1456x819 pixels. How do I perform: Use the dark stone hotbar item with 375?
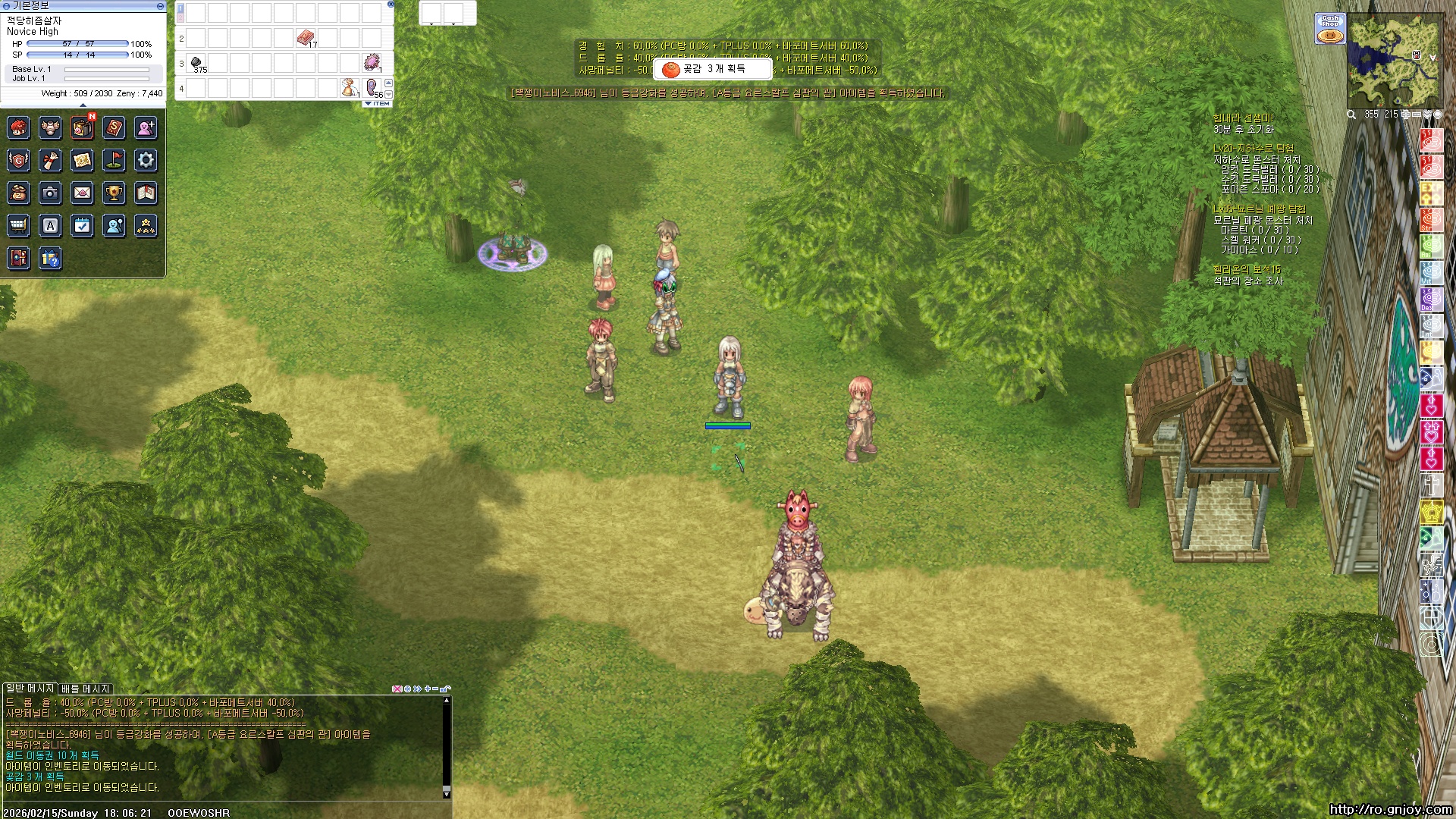tap(196, 63)
